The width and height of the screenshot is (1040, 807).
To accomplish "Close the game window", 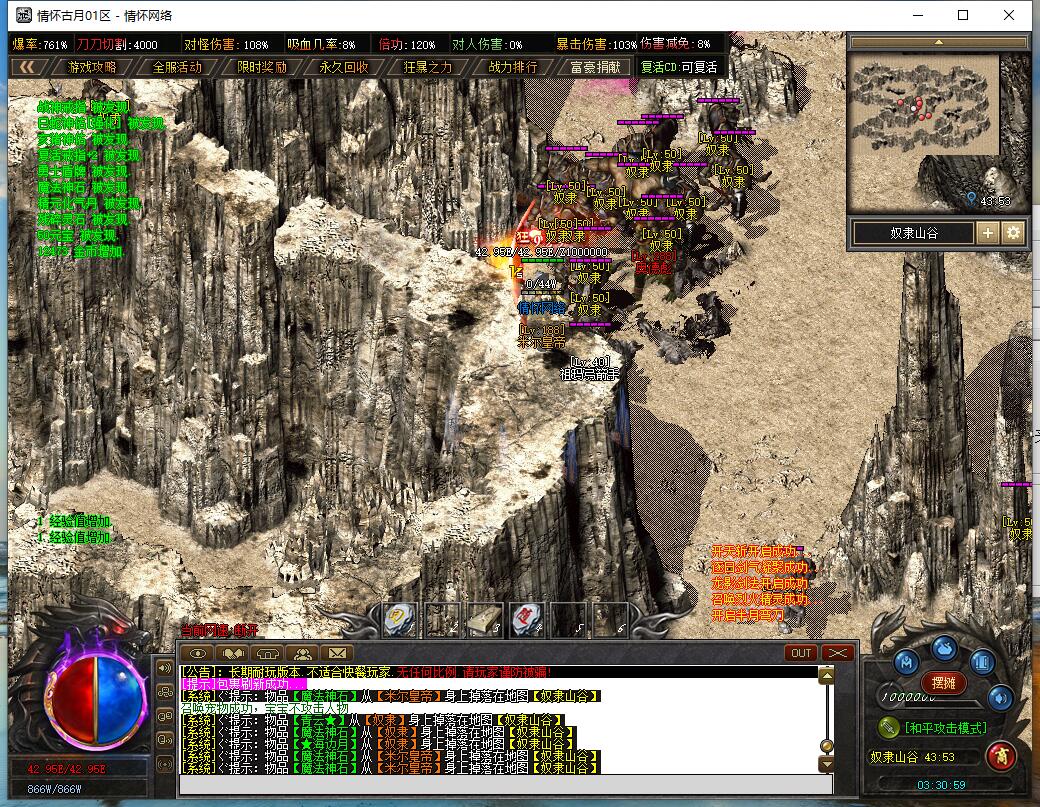I will tap(1009, 15).
